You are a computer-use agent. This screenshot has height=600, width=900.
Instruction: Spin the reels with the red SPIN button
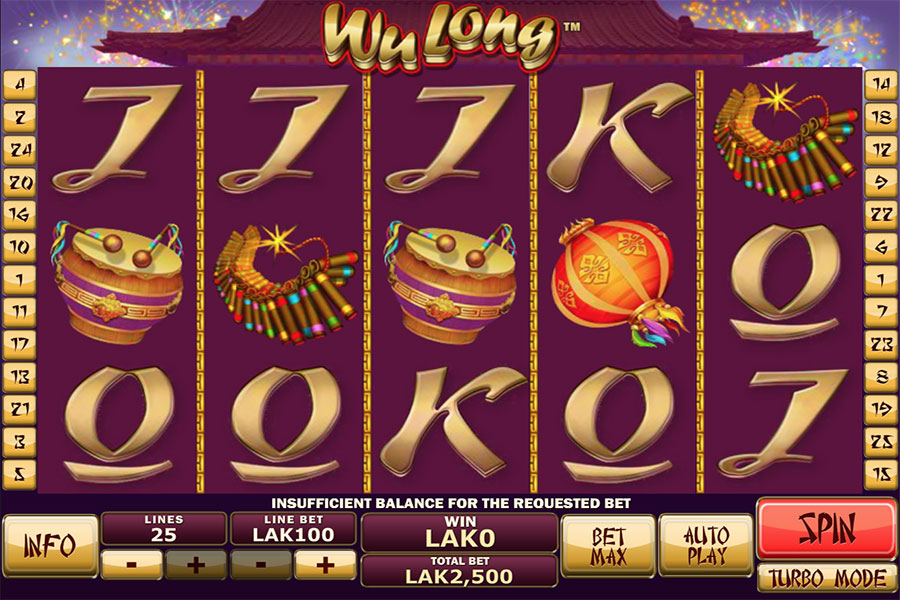tap(826, 529)
